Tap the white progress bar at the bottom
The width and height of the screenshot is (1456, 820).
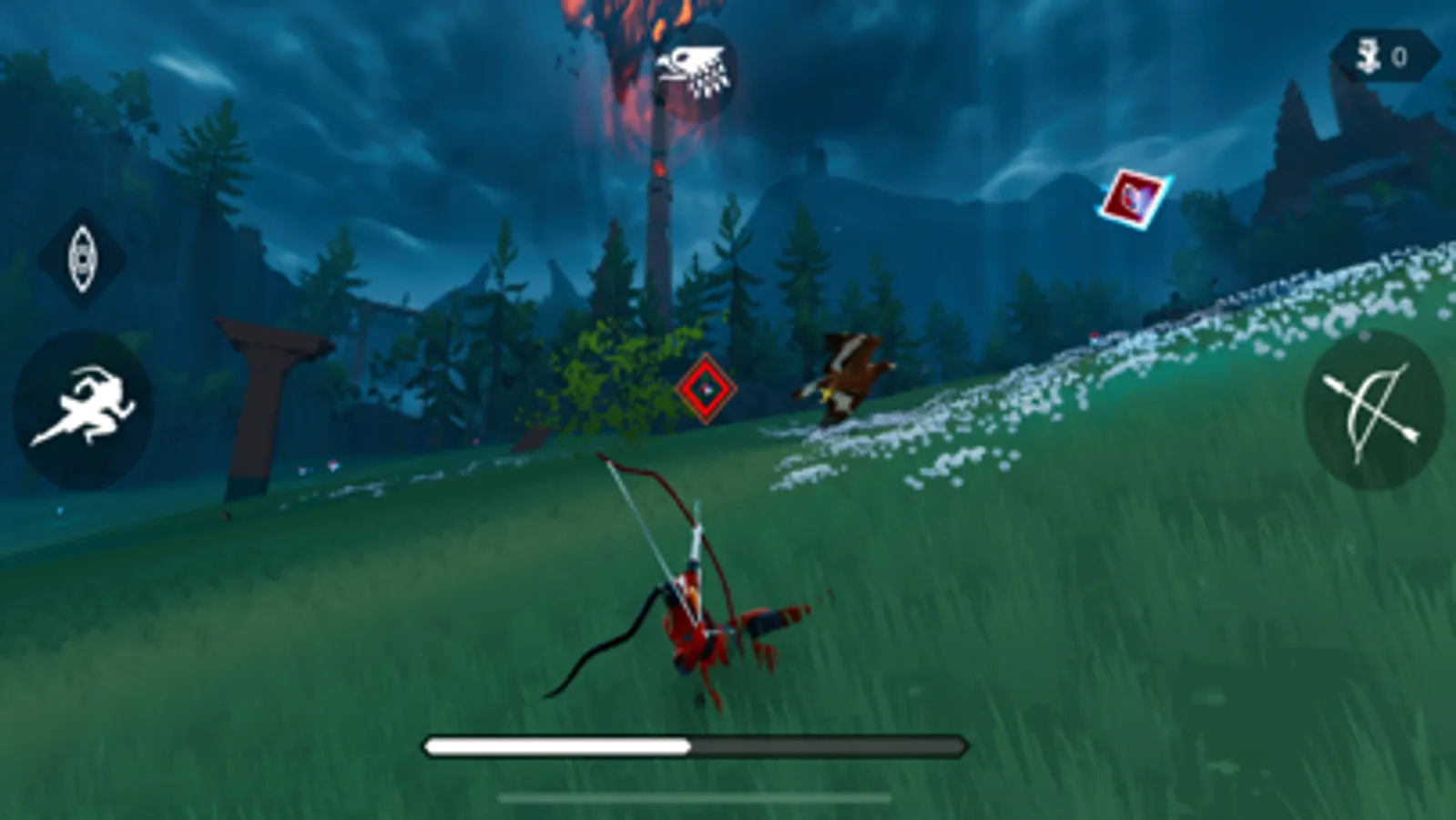pos(555,744)
